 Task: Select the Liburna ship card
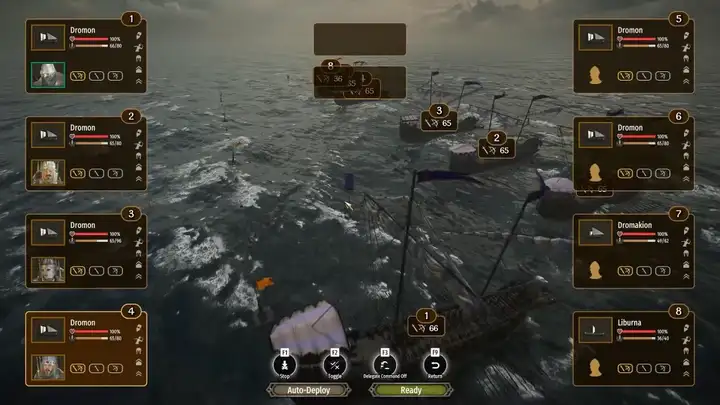pyautogui.click(x=634, y=348)
